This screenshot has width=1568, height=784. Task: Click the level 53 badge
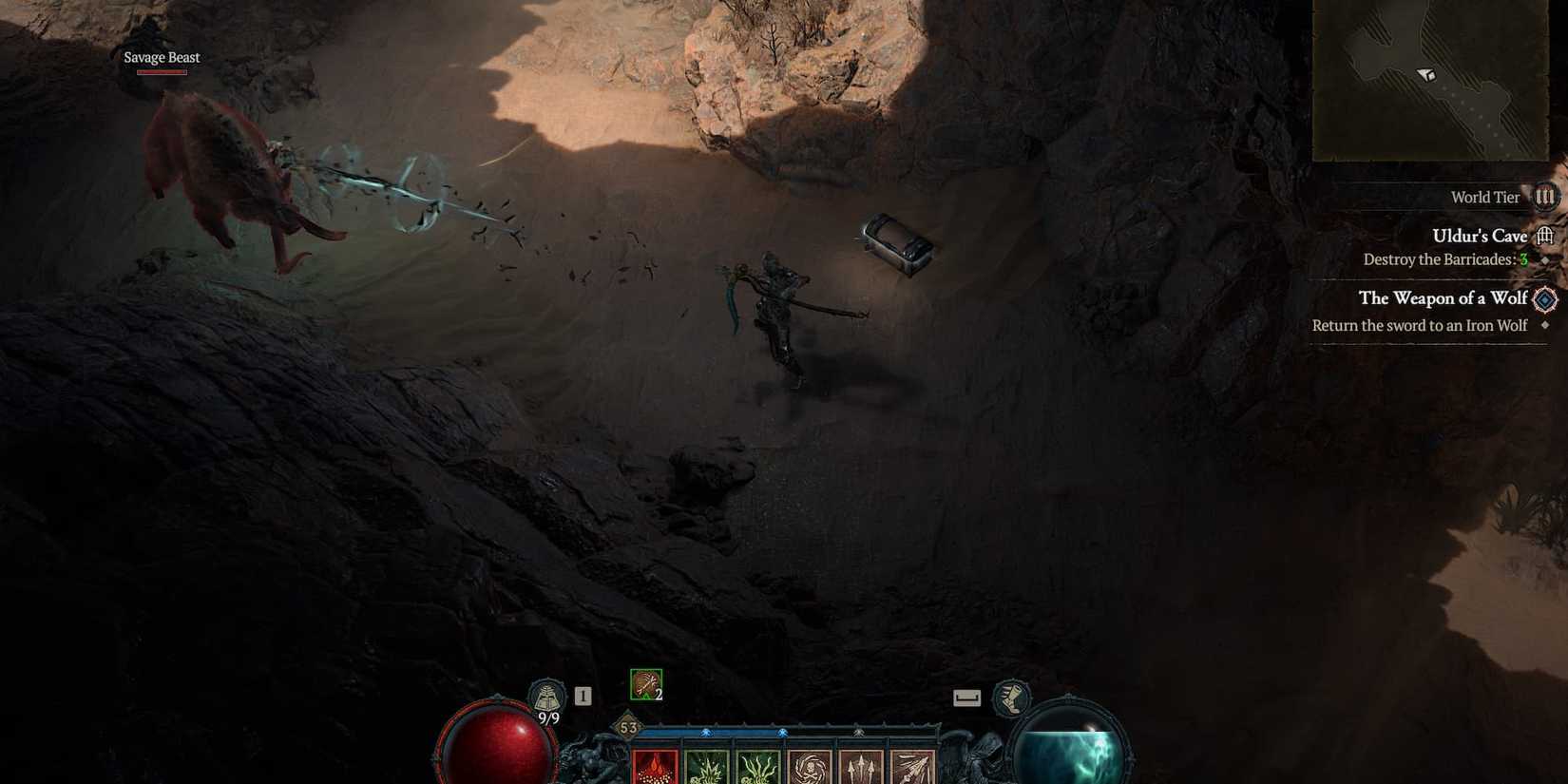click(626, 725)
